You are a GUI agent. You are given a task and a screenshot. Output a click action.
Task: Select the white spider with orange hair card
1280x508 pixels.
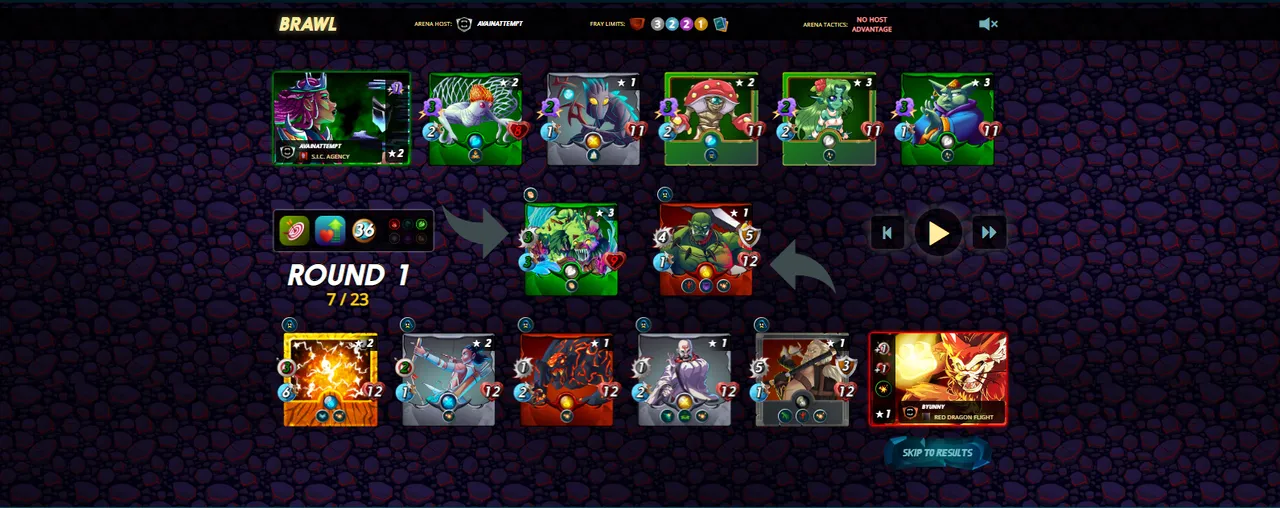point(475,119)
